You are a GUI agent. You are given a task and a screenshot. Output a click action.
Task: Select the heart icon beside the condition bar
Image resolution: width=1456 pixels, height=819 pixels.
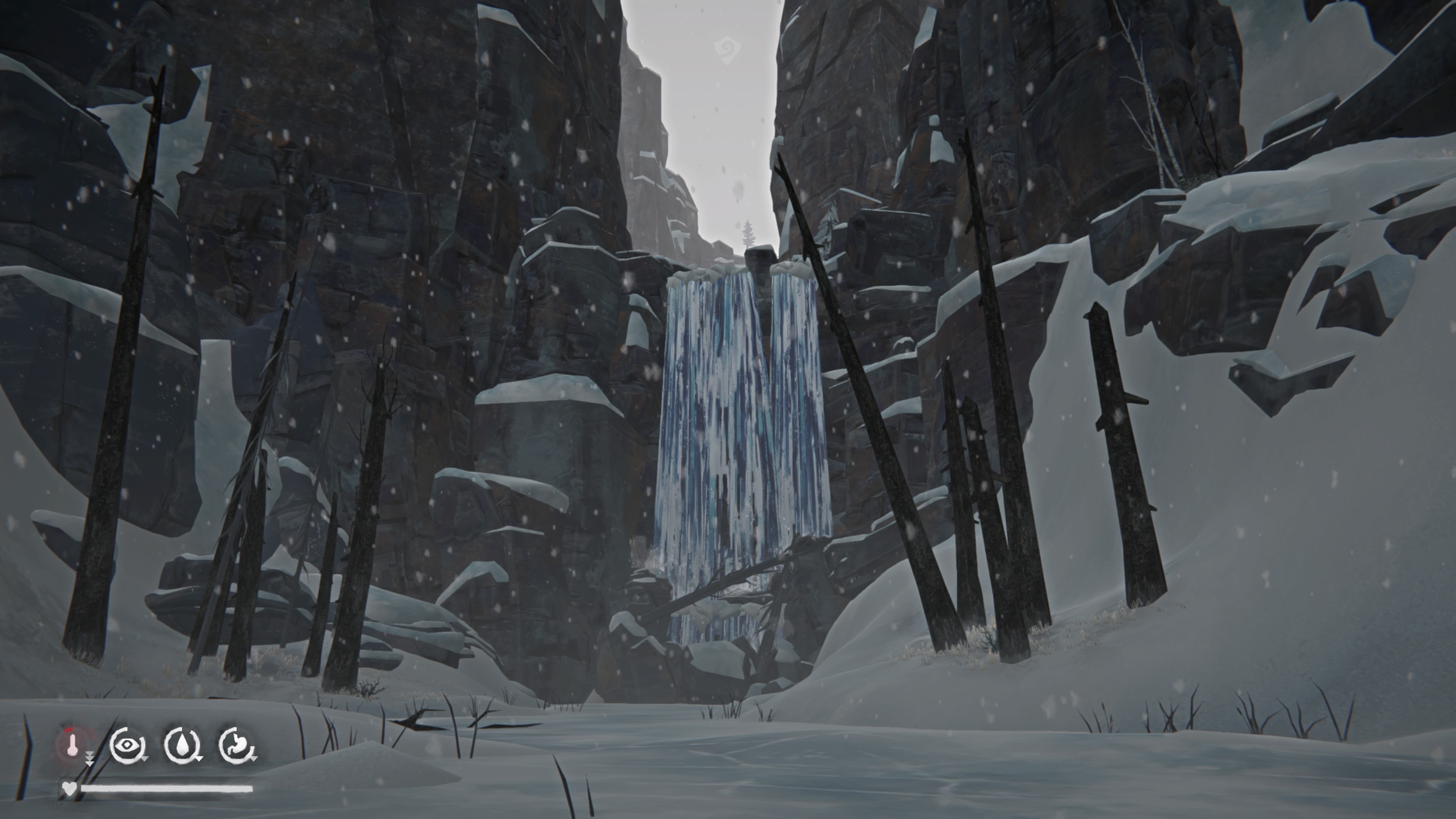(x=69, y=788)
